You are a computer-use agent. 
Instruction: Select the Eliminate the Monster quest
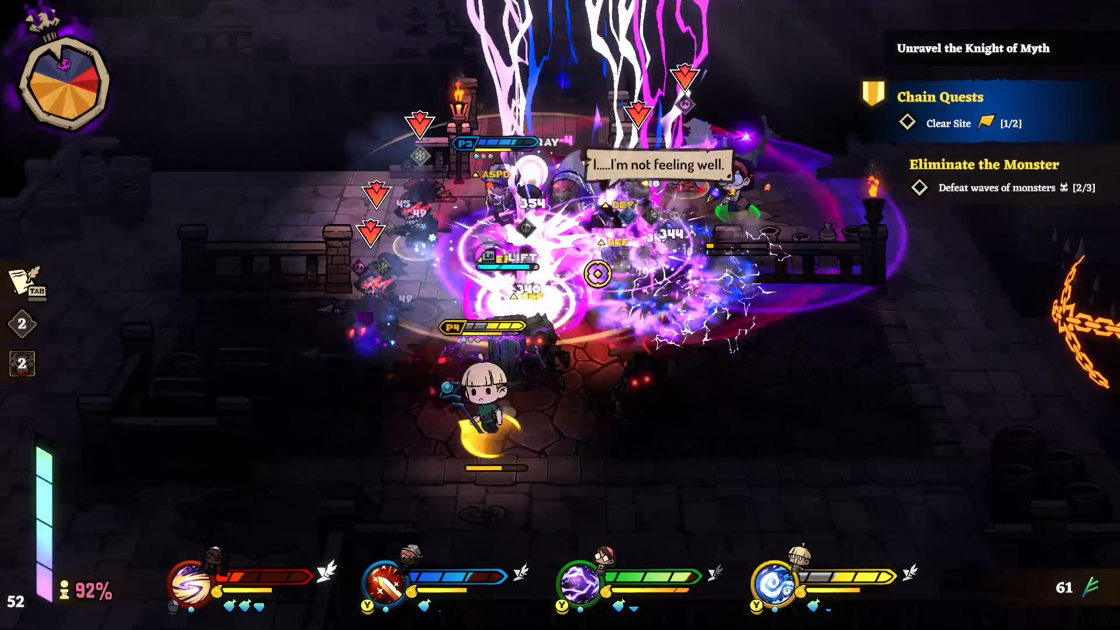pos(983,164)
